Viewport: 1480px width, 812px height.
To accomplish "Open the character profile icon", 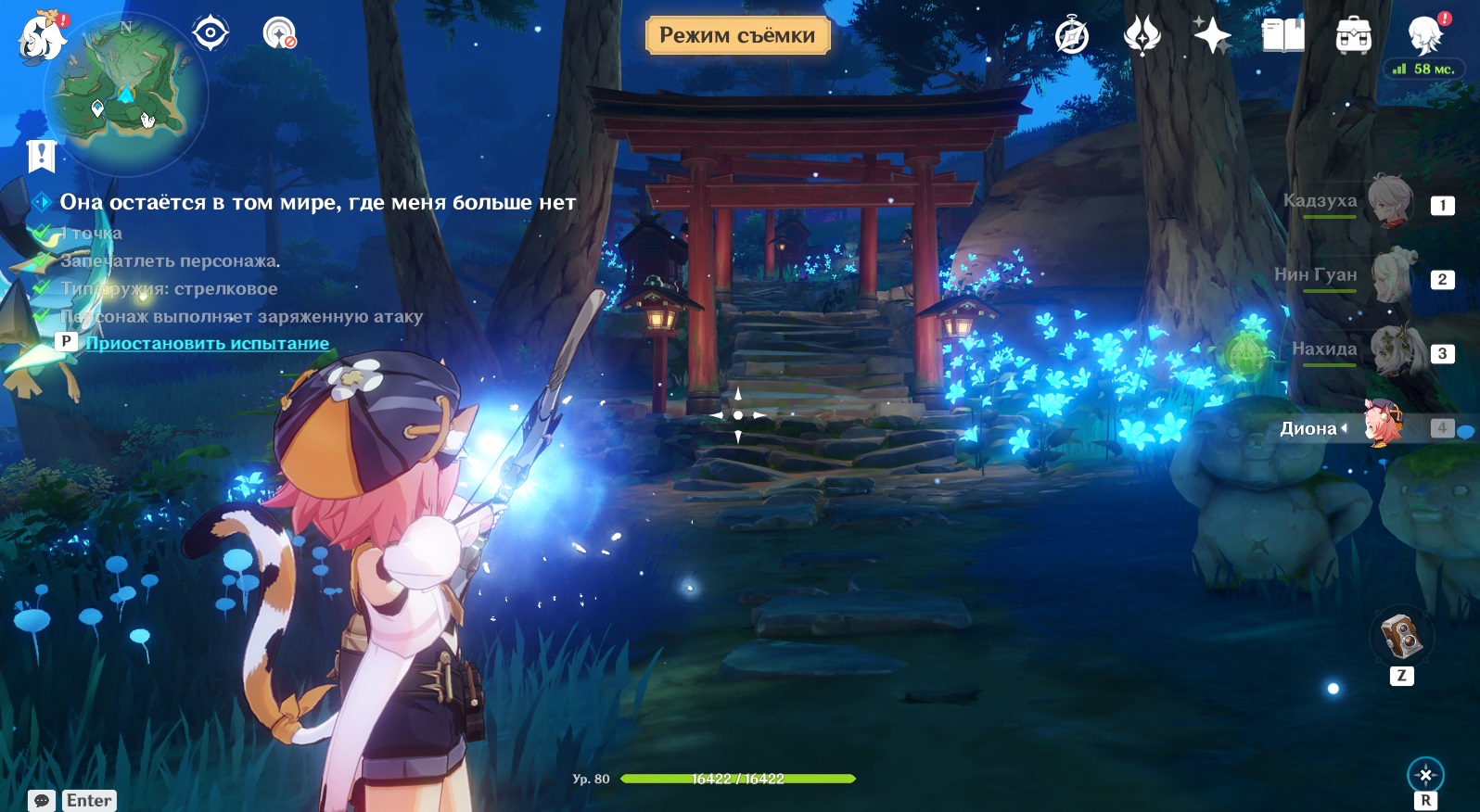I will pyautogui.click(x=1425, y=36).
